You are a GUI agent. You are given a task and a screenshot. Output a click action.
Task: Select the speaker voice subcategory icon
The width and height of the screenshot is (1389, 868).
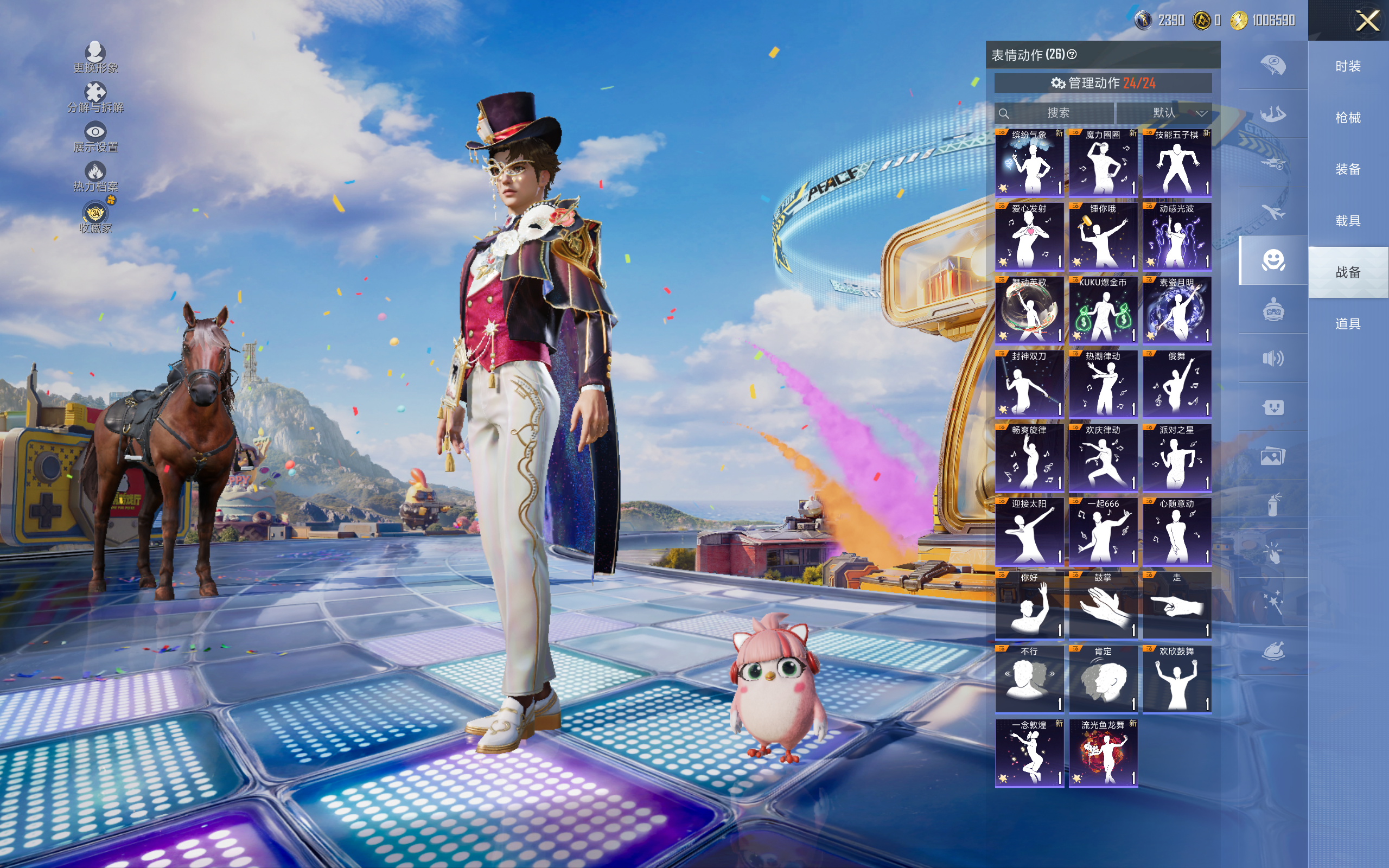point(1272,359)
